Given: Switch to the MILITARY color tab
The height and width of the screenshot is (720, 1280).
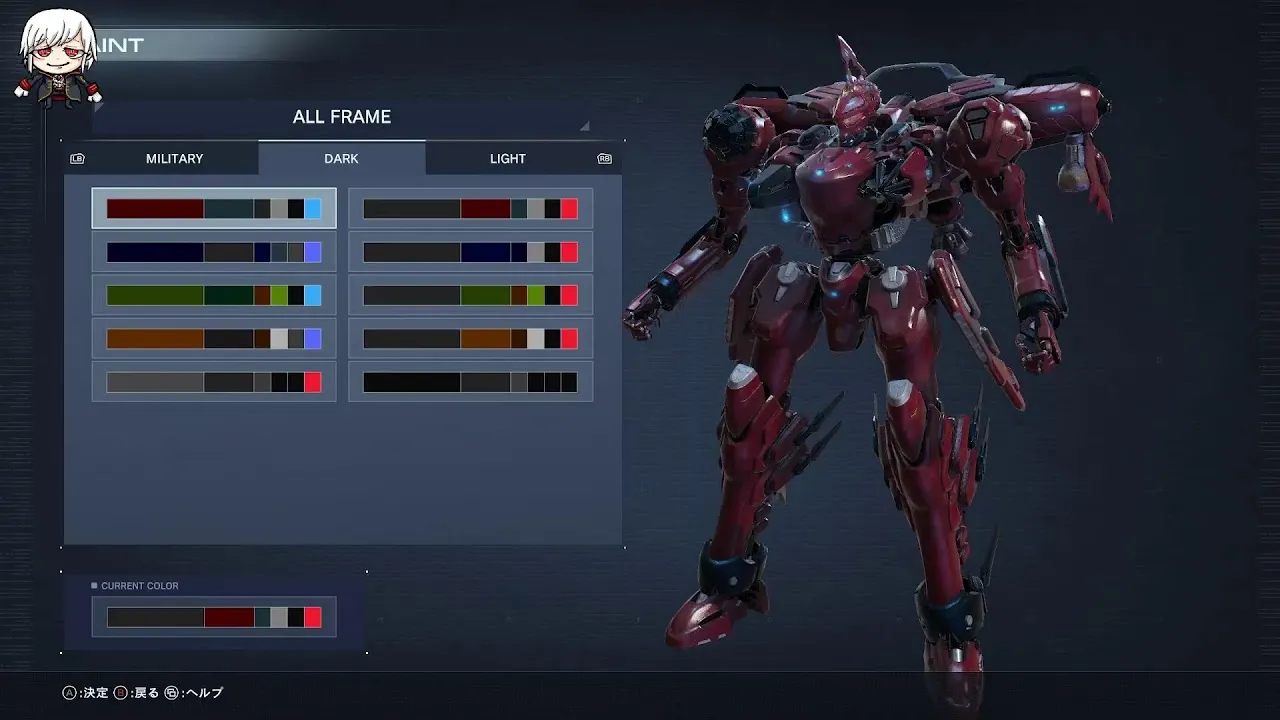Looking at the screenshot, I should pyautogui.click(x=174, y=159).
